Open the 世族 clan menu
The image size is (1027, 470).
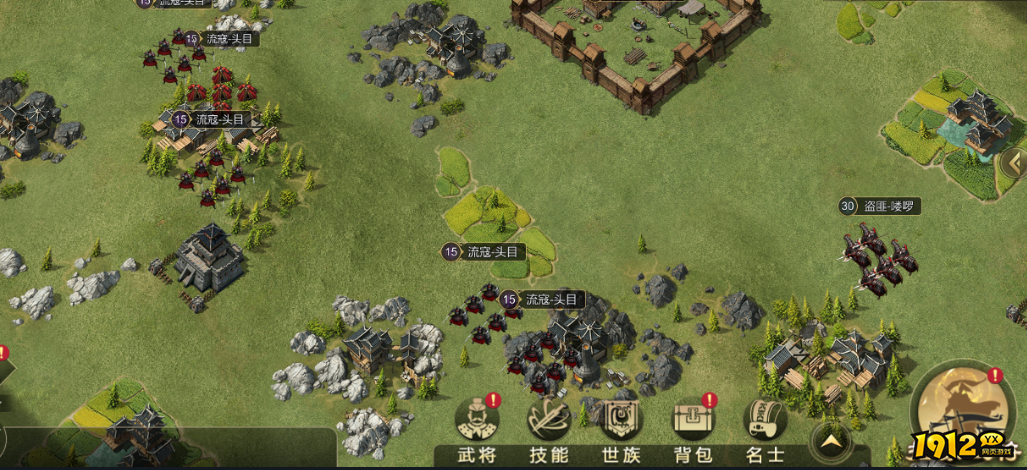(621, 424)
